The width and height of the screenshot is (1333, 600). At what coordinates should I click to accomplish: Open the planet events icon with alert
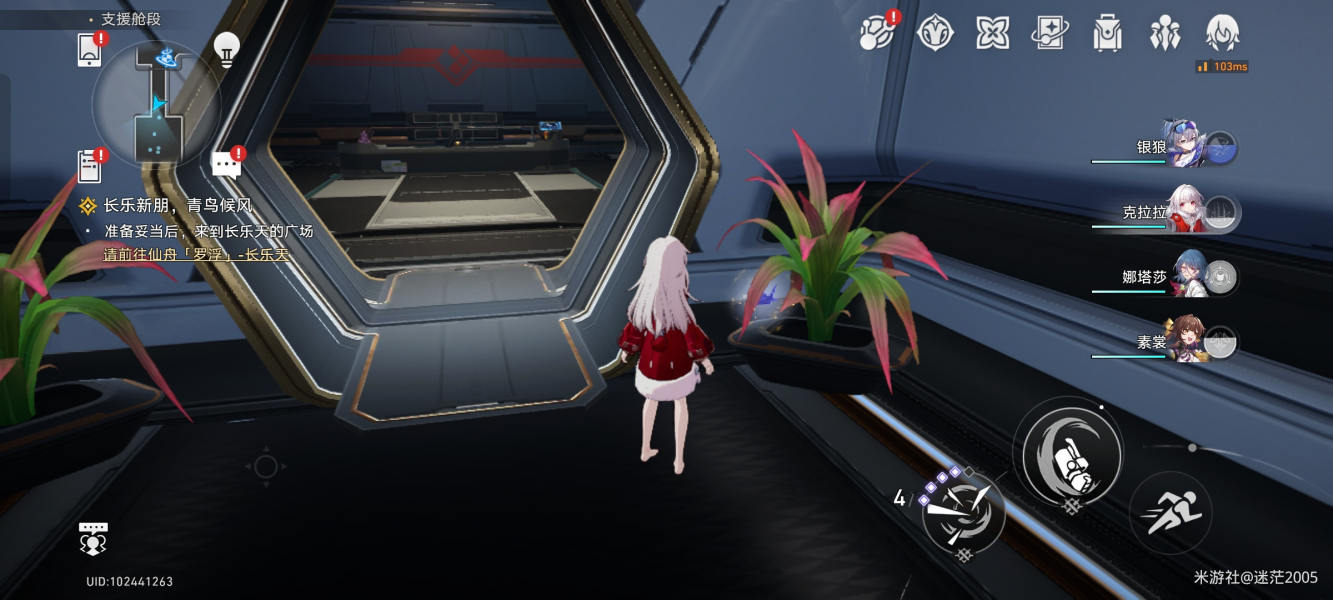877,33
